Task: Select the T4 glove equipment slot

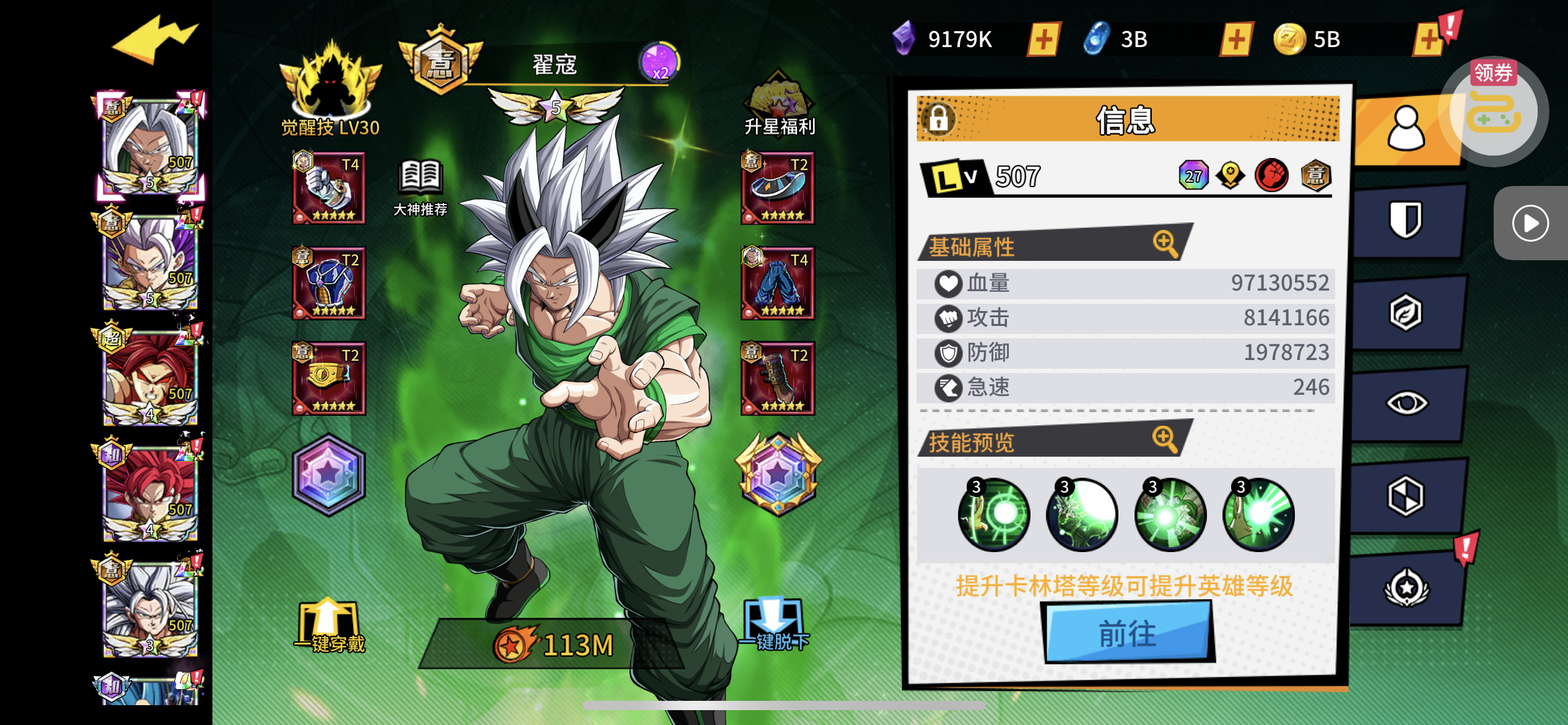Action: click(x=329, y=188)
